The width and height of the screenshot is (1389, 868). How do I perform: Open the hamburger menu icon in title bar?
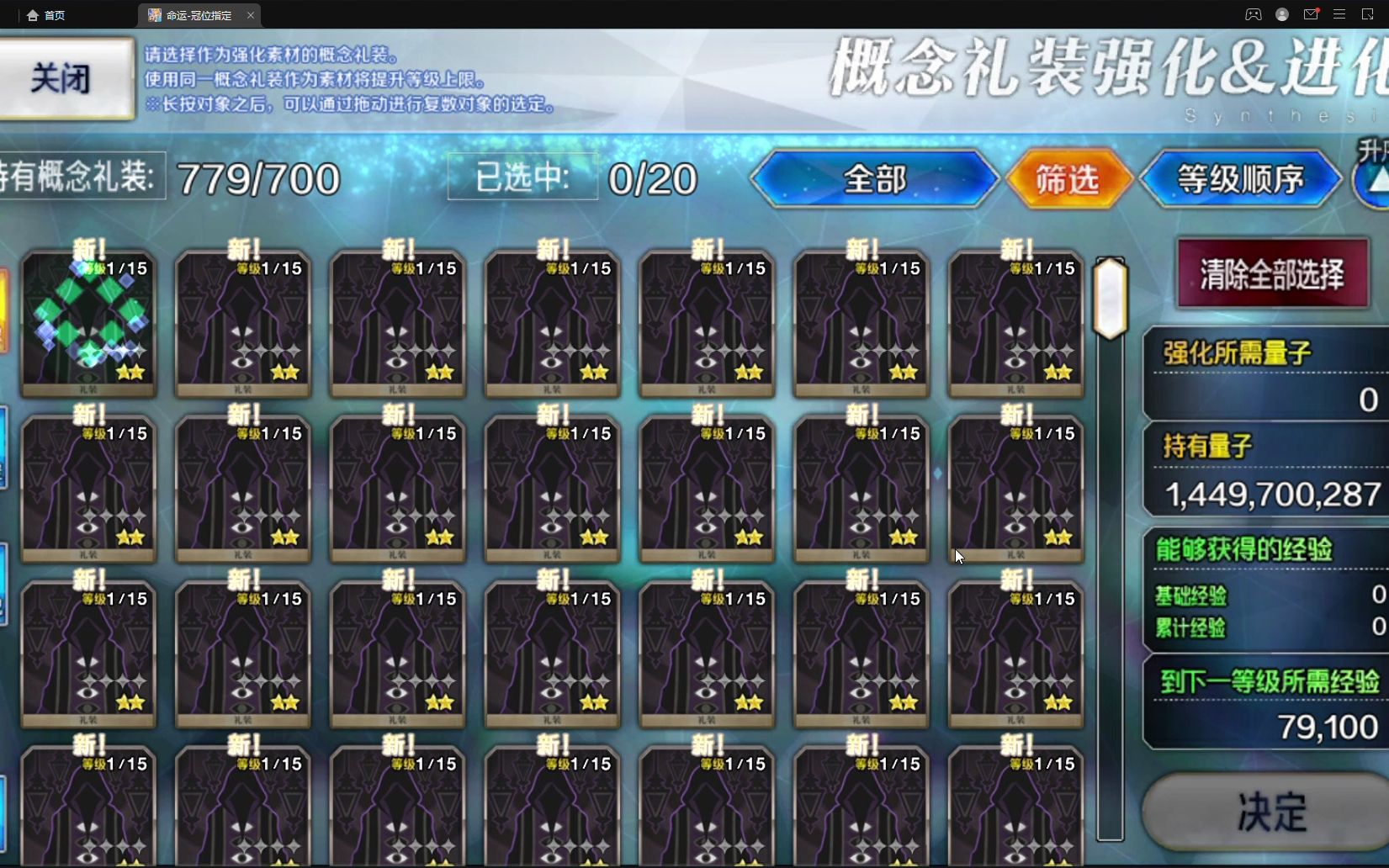coord(1339,14)
